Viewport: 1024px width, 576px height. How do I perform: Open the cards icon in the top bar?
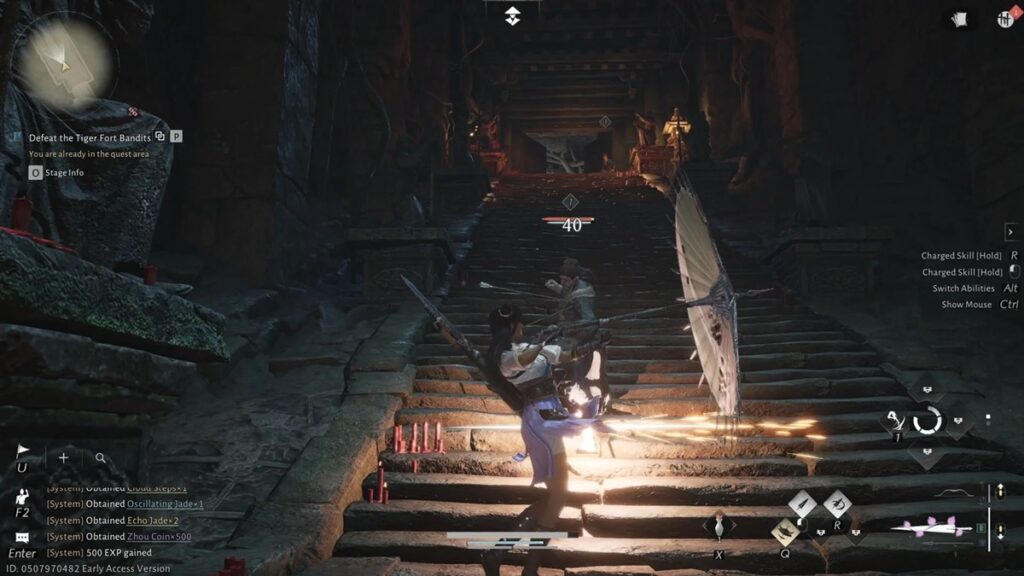(x=957, y=19)
